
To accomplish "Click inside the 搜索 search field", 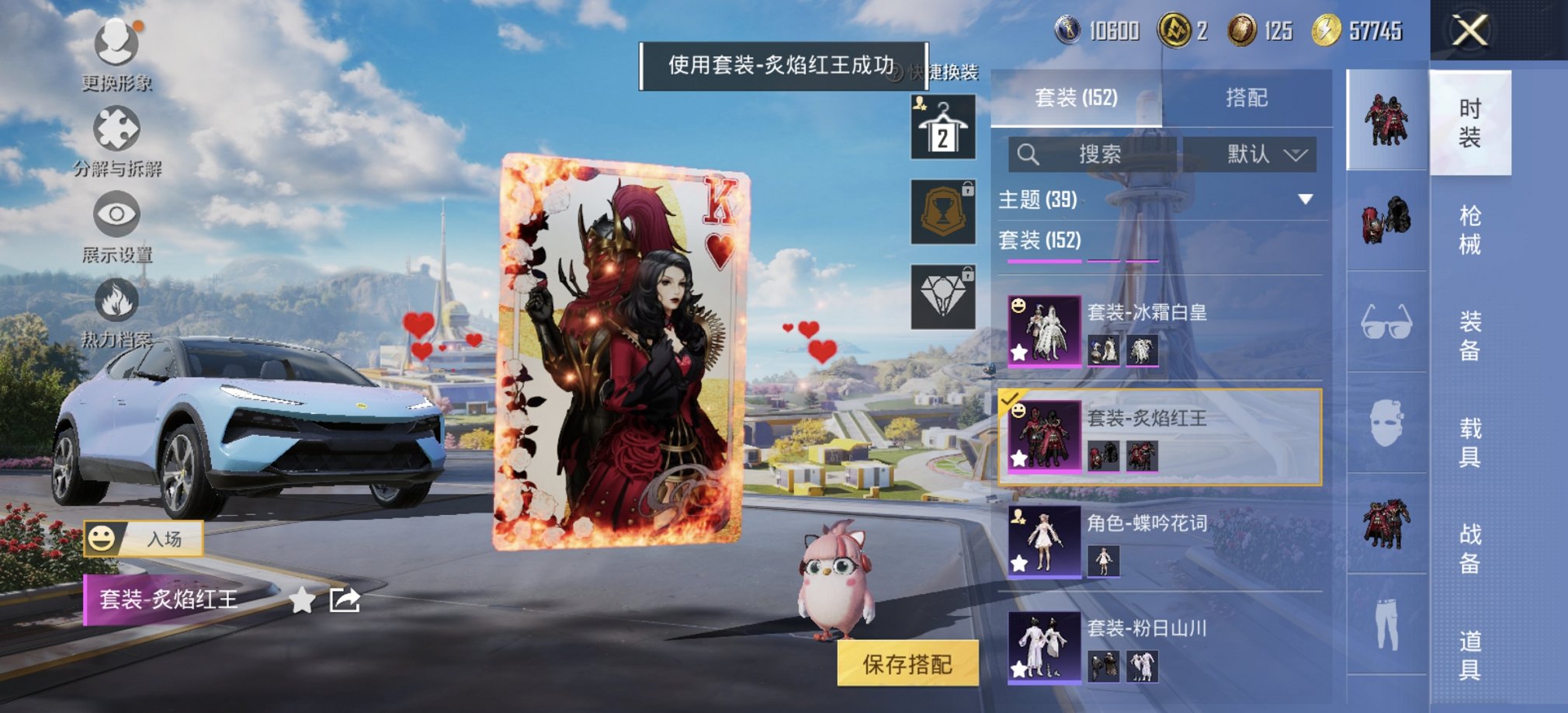I will coord(1102,154).
